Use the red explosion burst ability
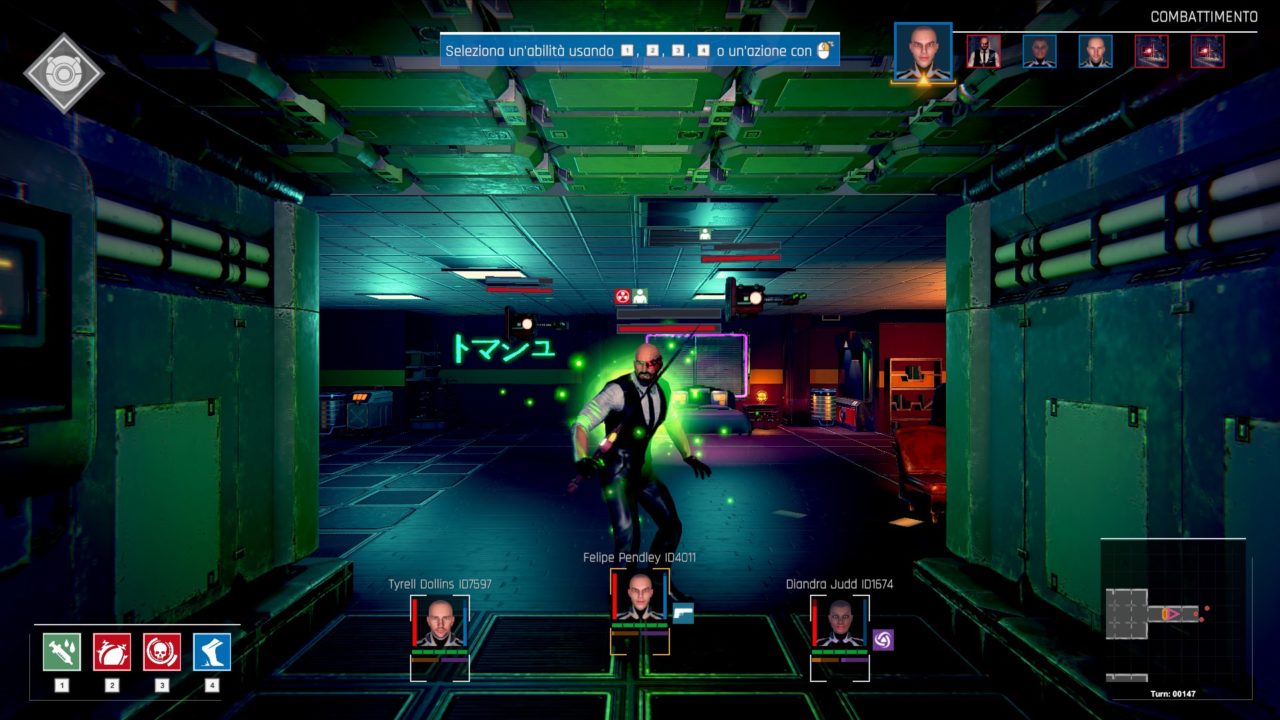1280x720 pixels. 112,652
